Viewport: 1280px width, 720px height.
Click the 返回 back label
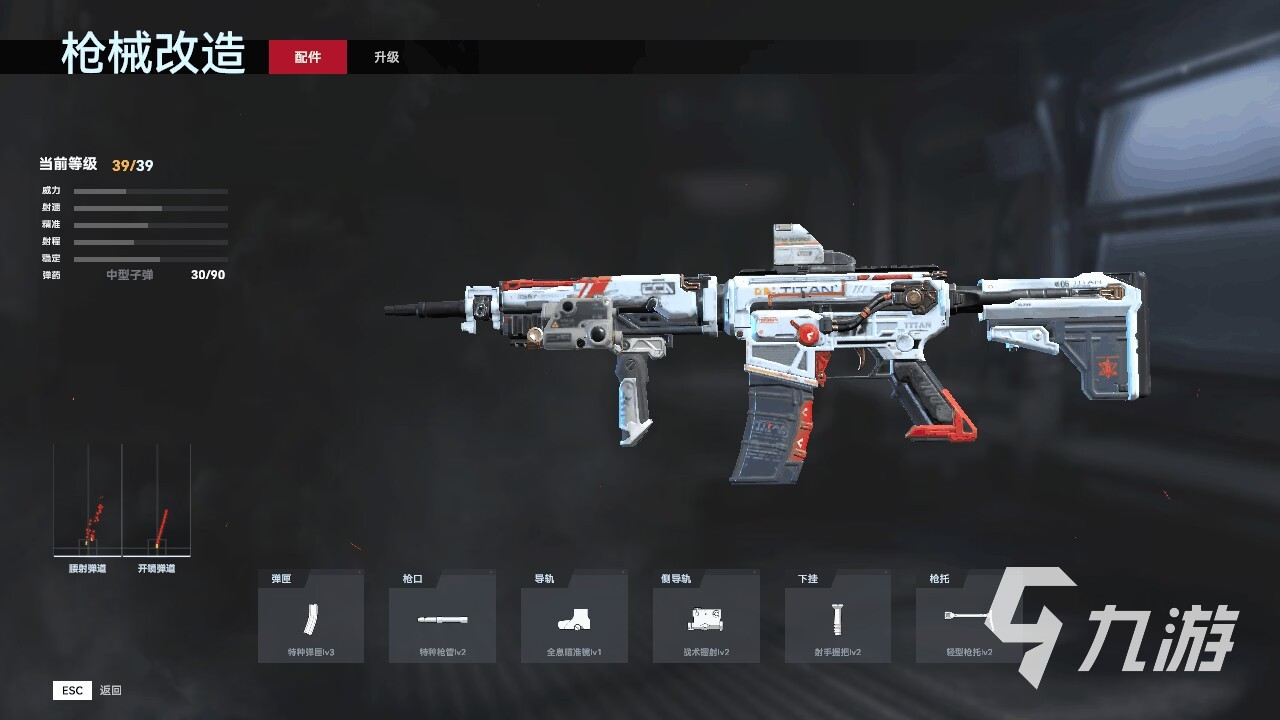click(x=110, y=690)
